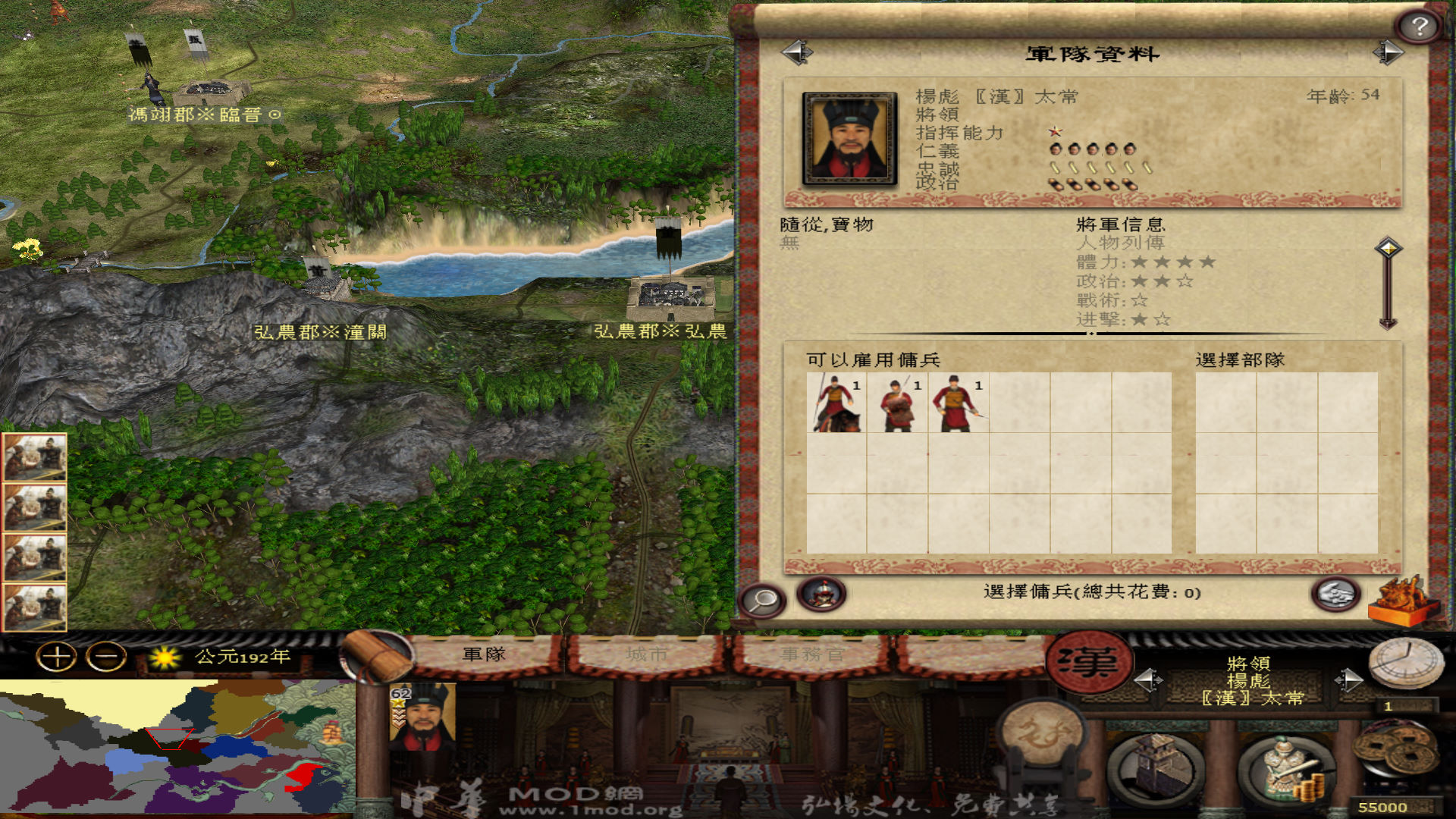Choose the shield-bearing mercenary unit
This screenshot has height=819, width=1456.
pos(897,403)
